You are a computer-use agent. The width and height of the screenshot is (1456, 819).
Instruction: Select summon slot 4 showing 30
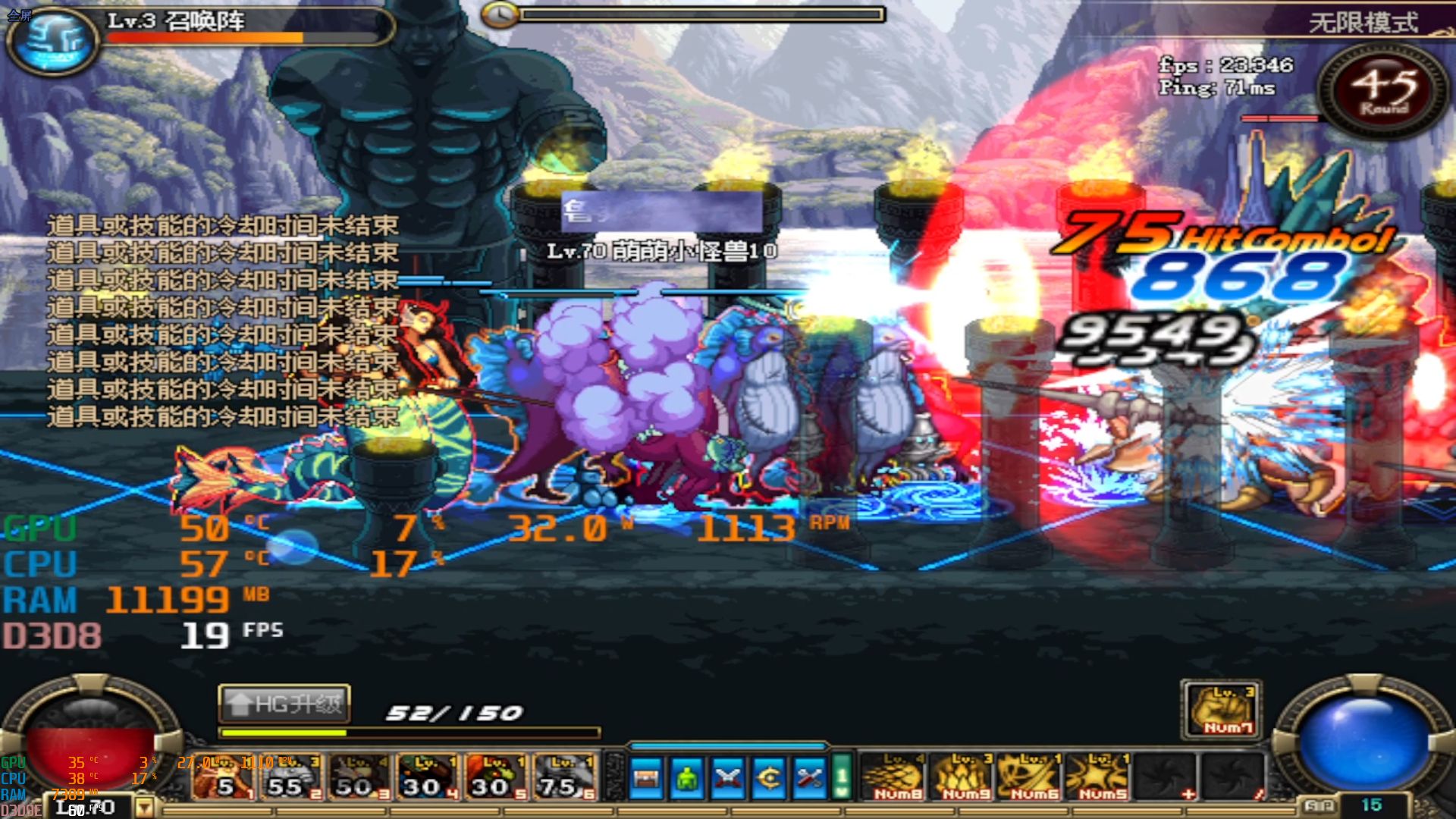(x=428, y=778)
